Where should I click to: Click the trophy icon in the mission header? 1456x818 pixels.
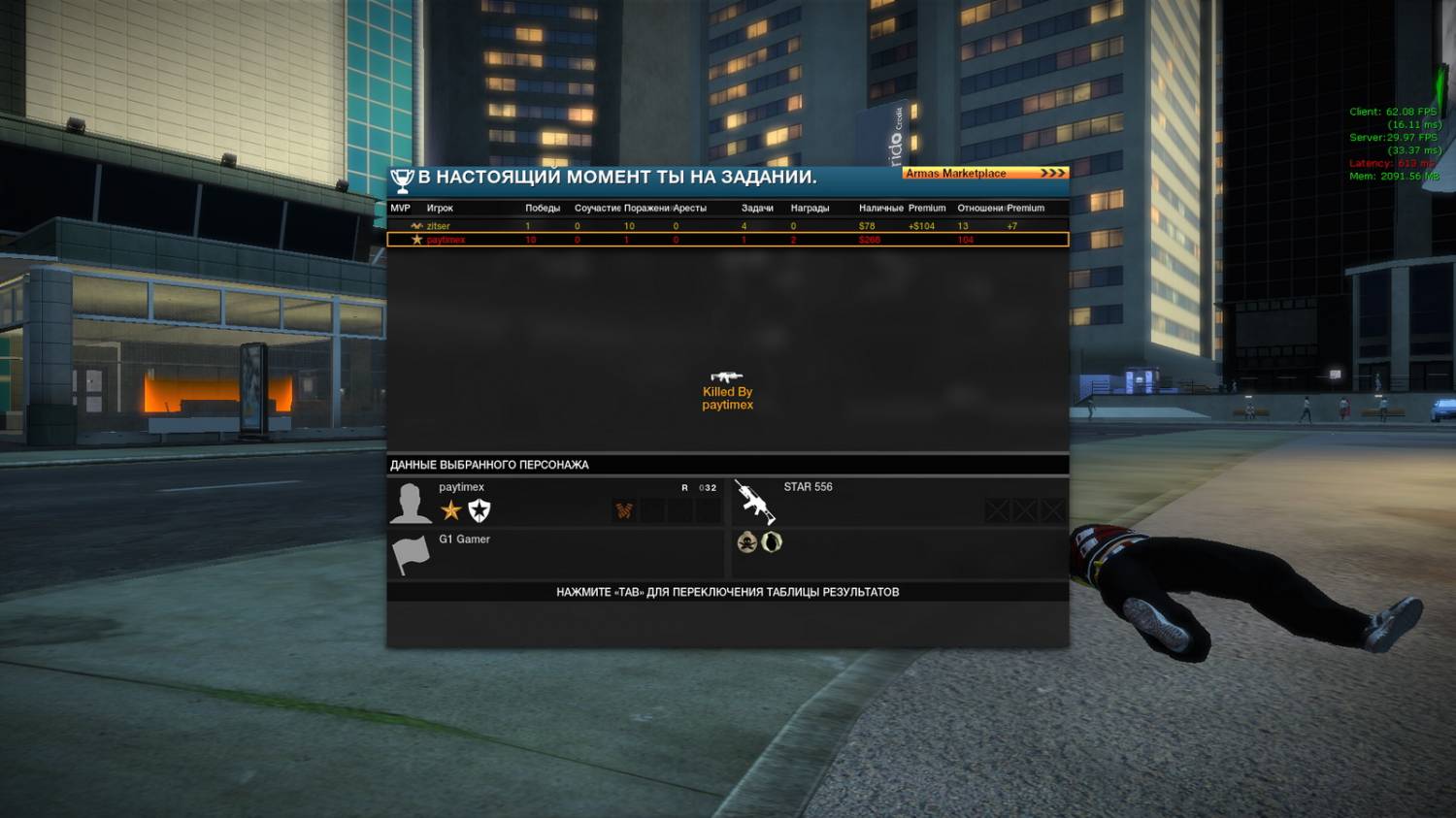pyautogui.click(x=402, y=180)
